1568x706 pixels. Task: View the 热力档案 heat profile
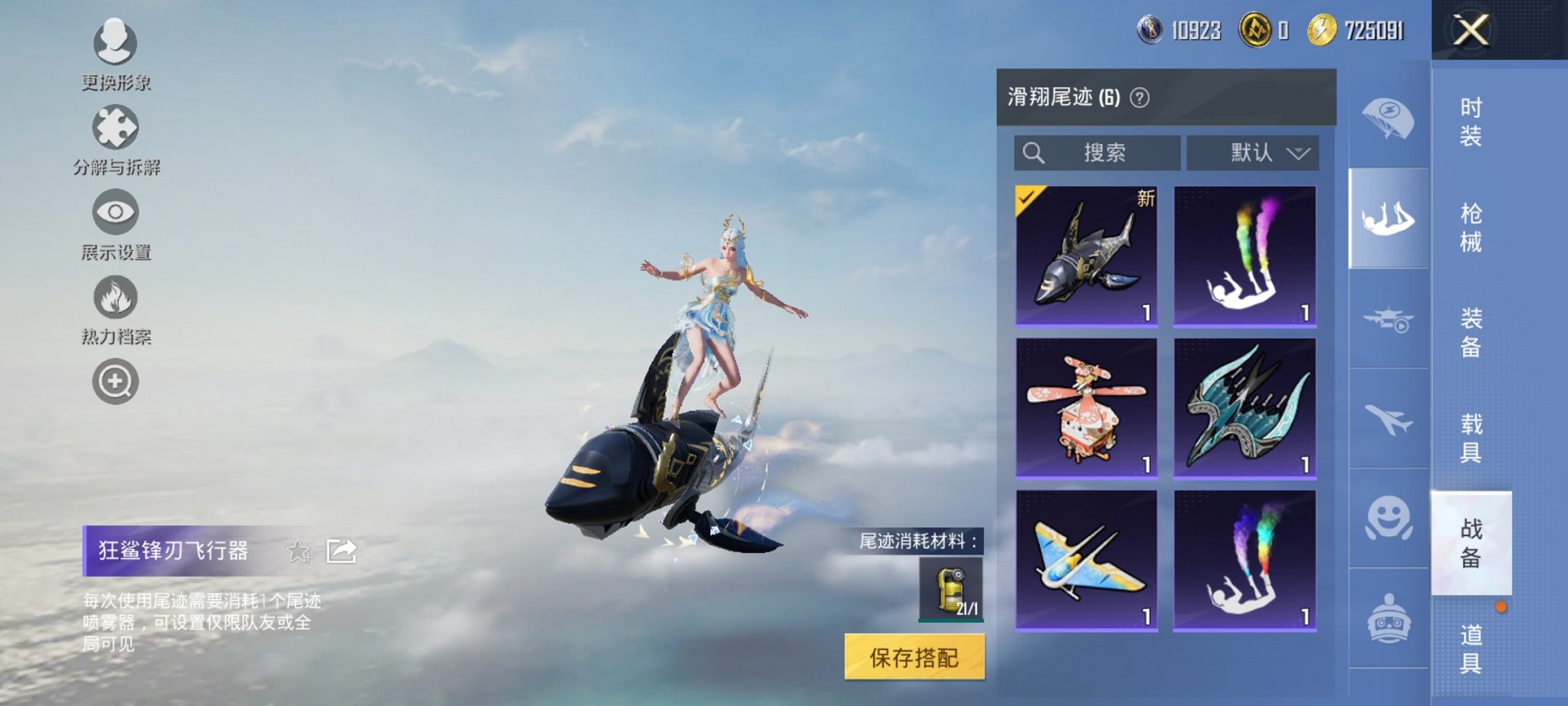114,296
